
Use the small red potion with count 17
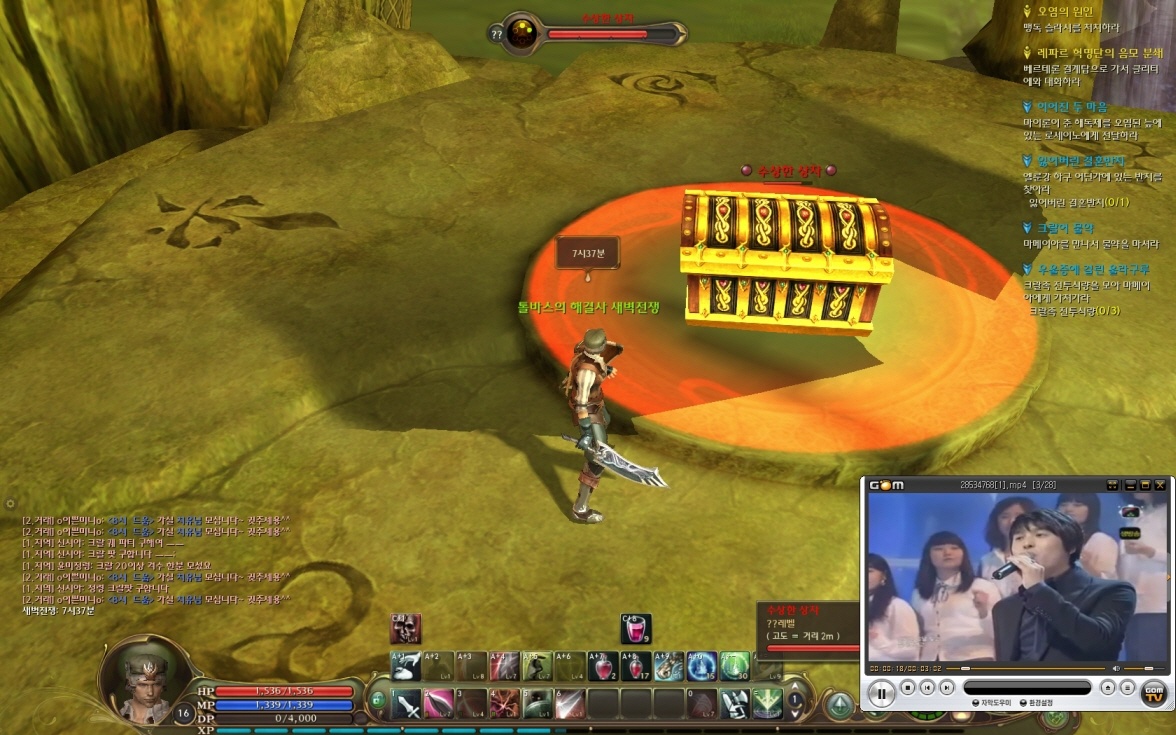[x=635, y=666]
